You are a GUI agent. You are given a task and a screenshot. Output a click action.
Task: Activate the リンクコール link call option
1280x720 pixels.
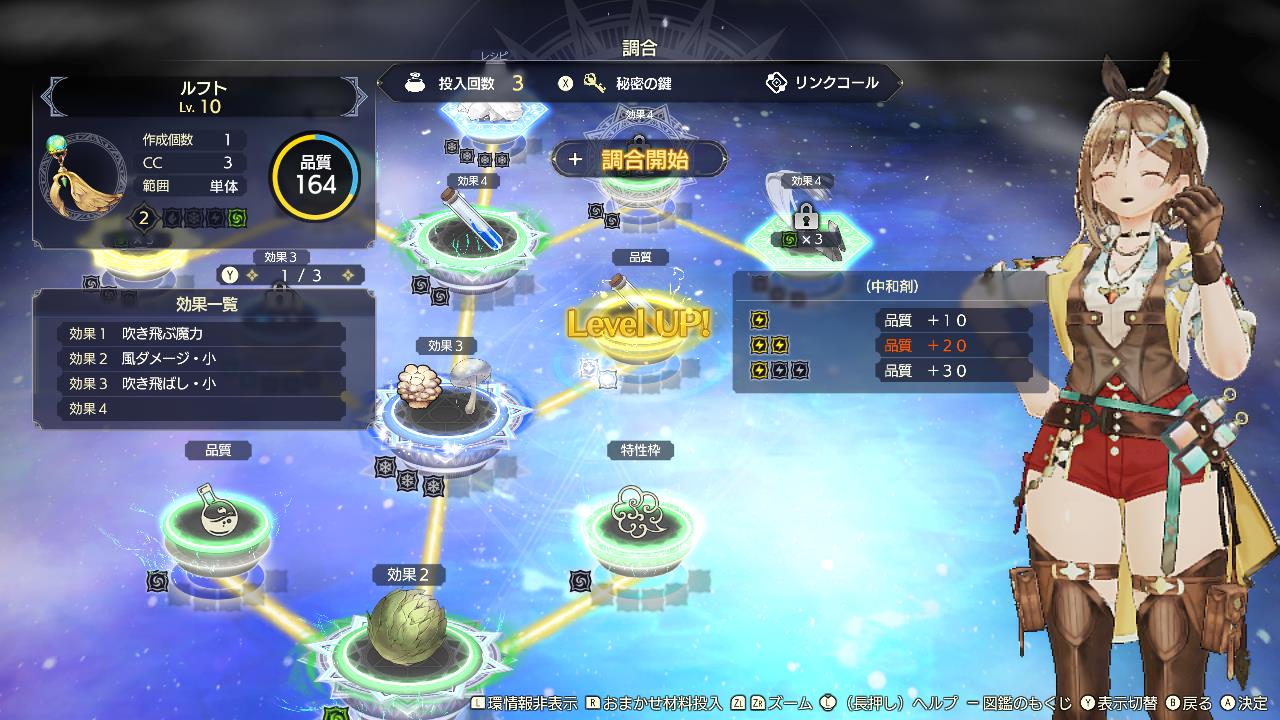pyautogui.click(x=822, y=83)
